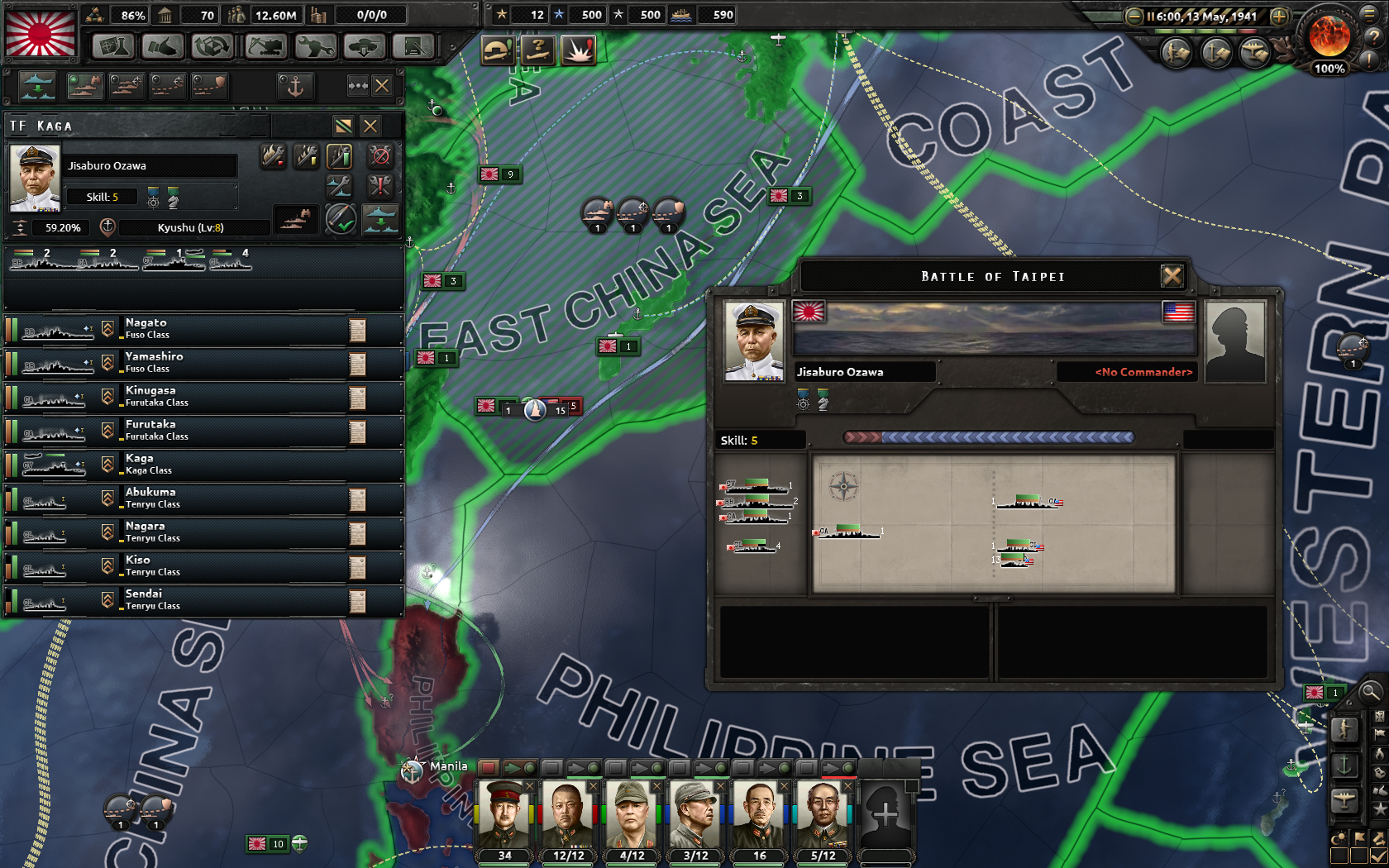Viewport: 1389px width, 868px height.
Task: Select Jisaburo Ozawa's portrait
Action: 34,176
